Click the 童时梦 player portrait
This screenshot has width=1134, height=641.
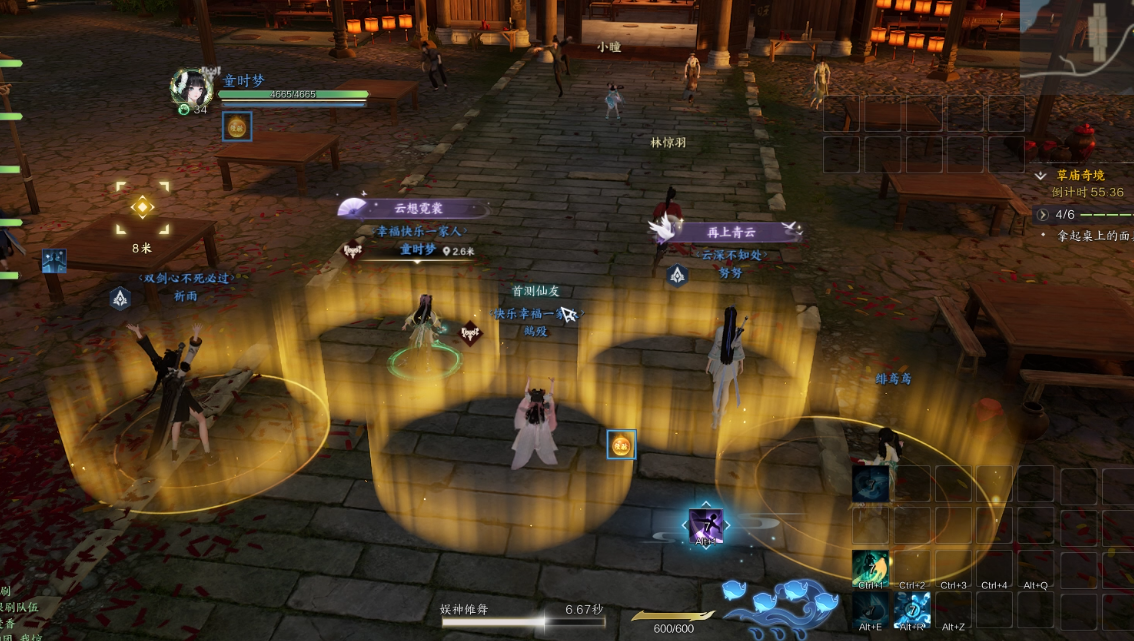pyautogui.click(x=190, y=87)
